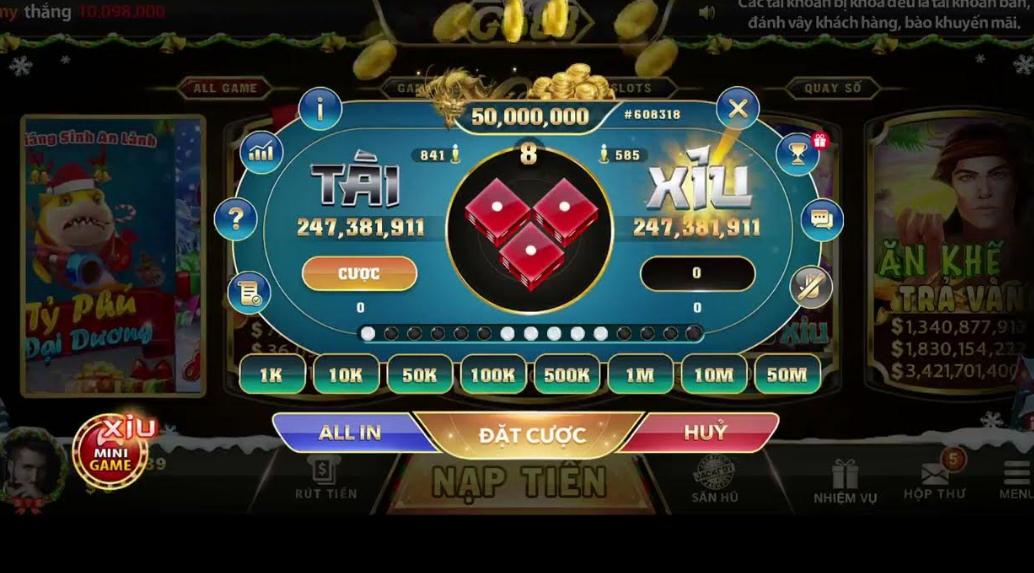Pick the 100K chip
This screenshot has width=1034, height=573.
tap(493, 375)
